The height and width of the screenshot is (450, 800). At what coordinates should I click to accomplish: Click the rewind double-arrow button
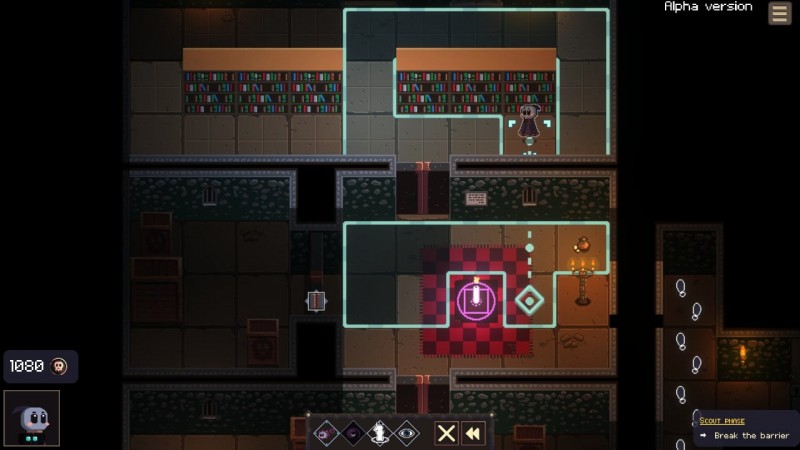[x=473, y=433]
